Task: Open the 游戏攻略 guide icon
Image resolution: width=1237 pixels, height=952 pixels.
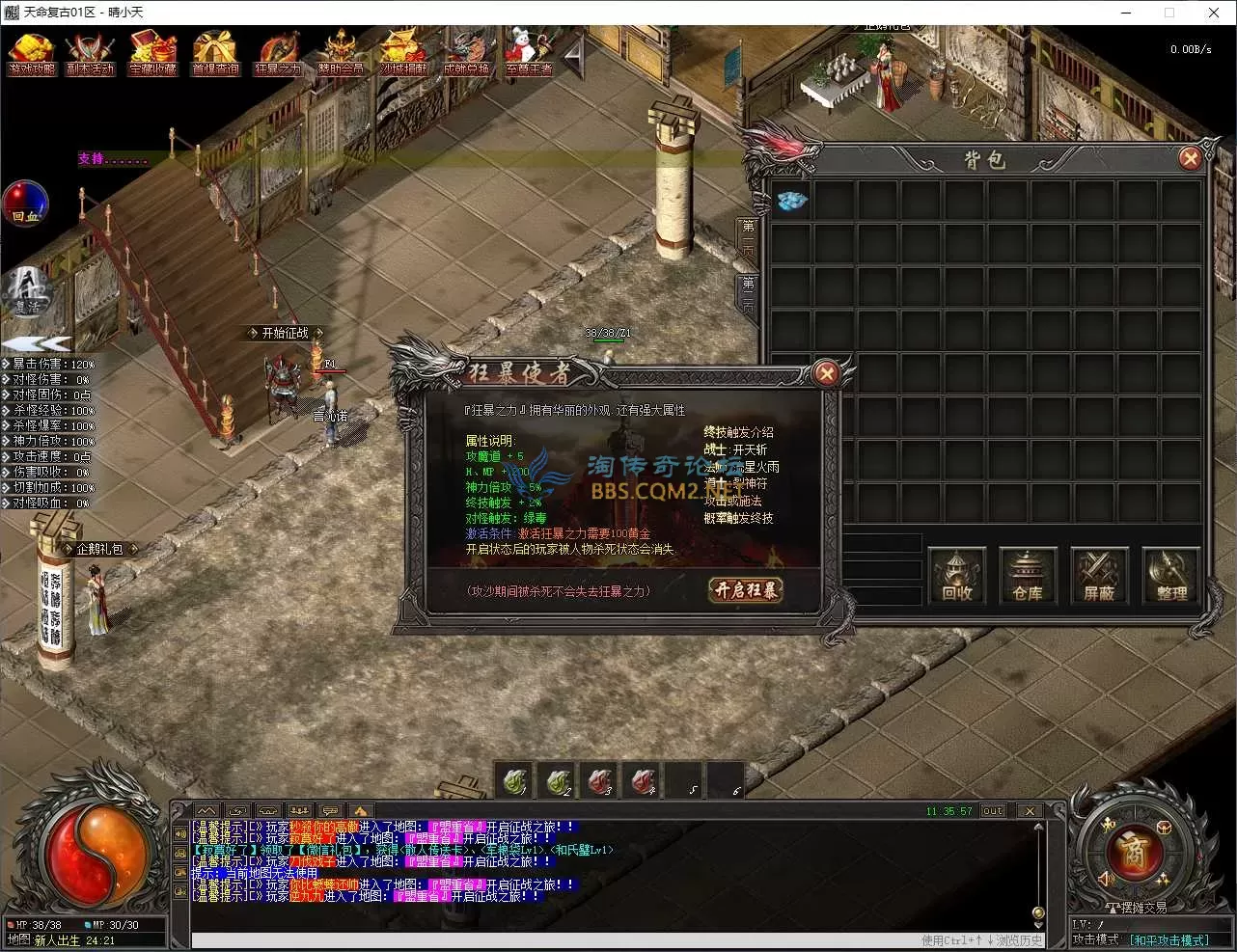Action: [32, 52]
